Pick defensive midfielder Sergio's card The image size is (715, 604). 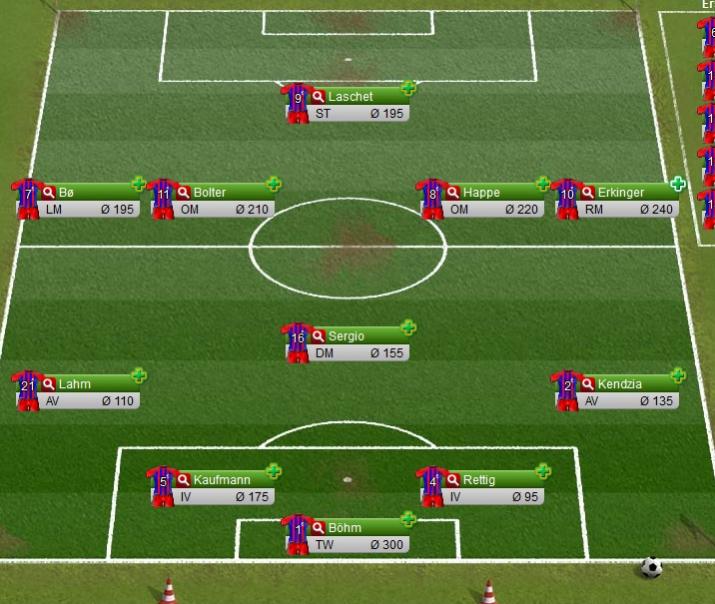[x=360, y=337]
